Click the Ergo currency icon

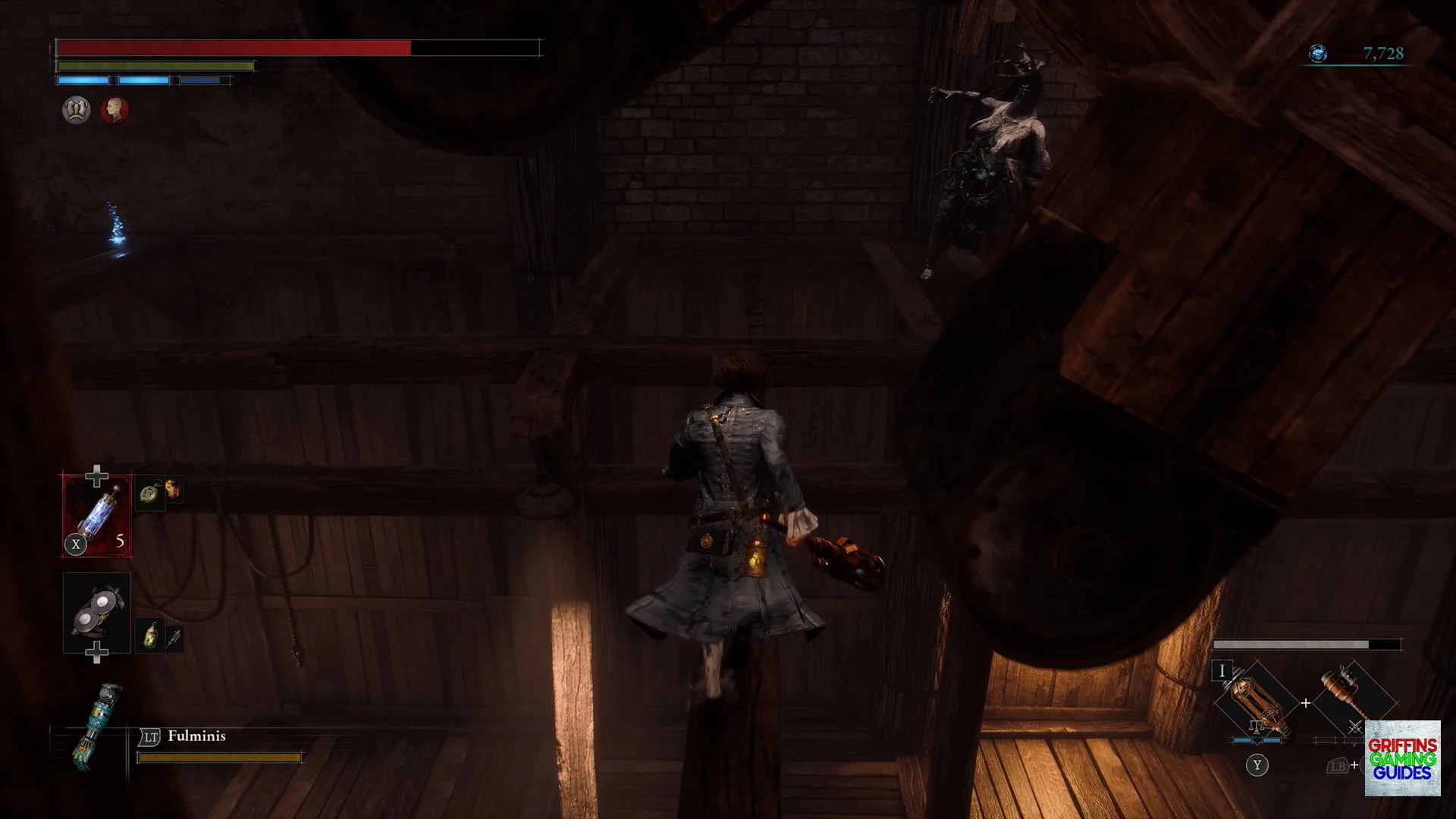1318,54
